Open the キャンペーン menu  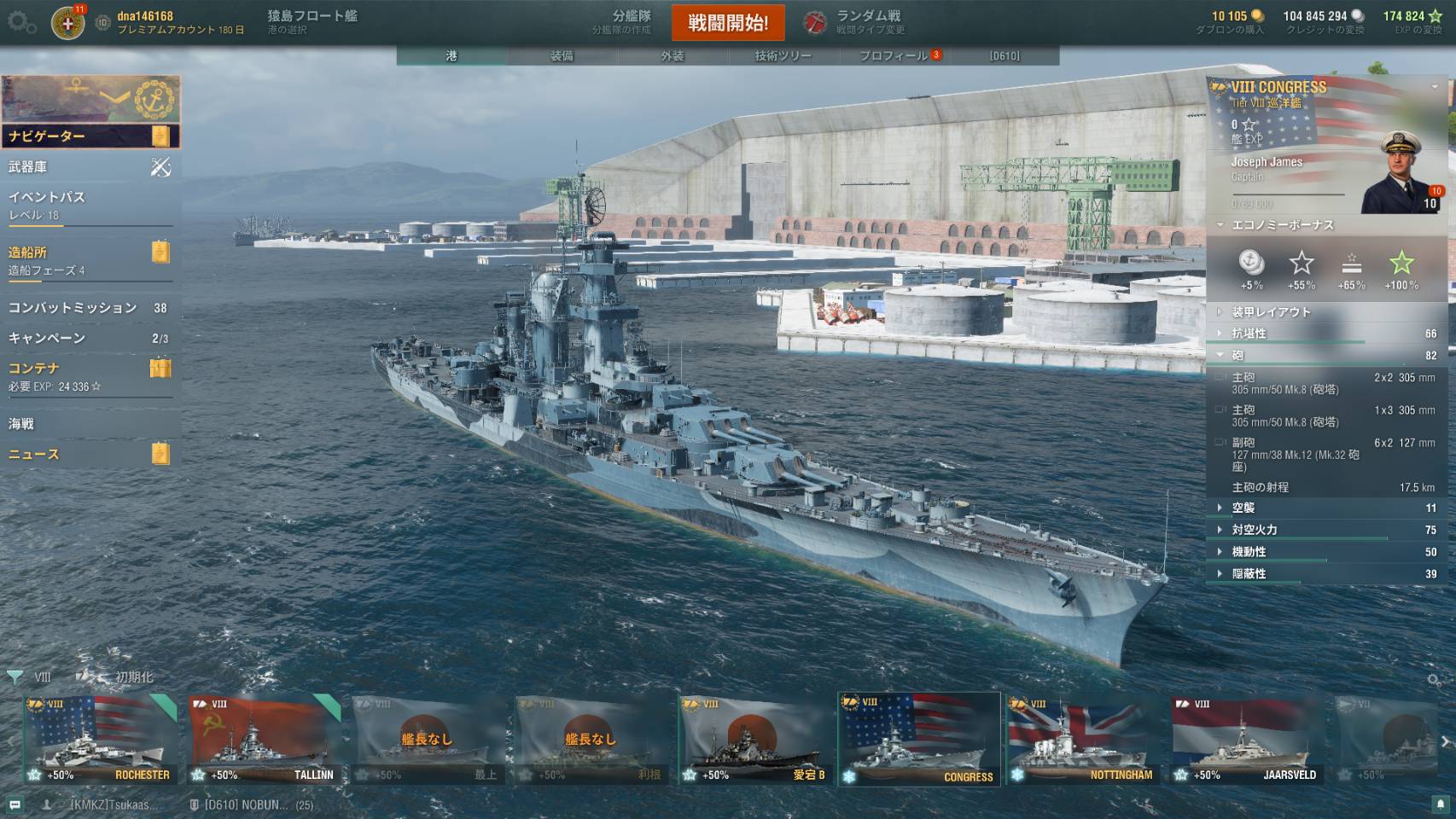pos(90,338)
